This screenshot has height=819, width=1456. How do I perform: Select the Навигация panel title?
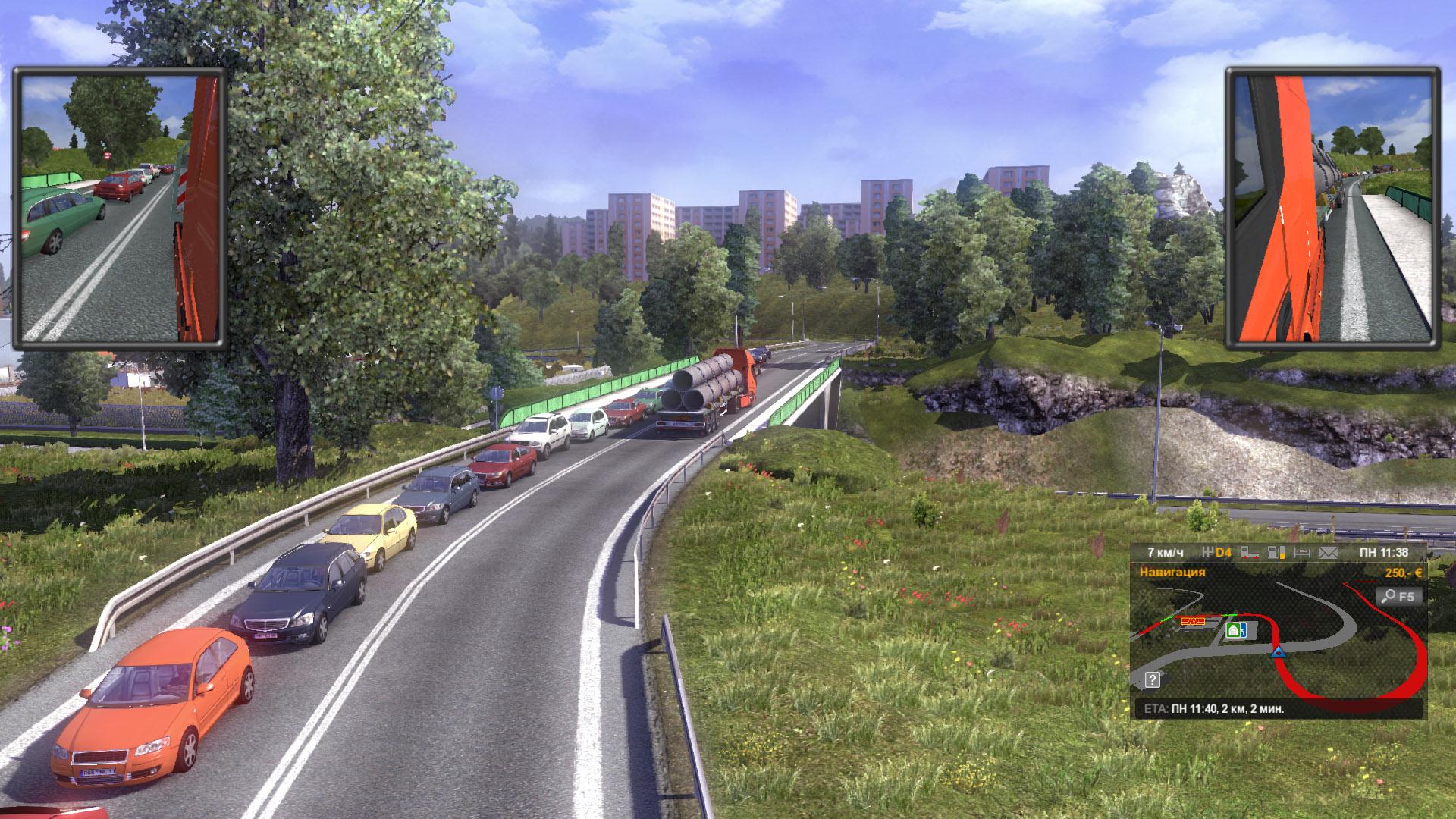(1172, 572)
